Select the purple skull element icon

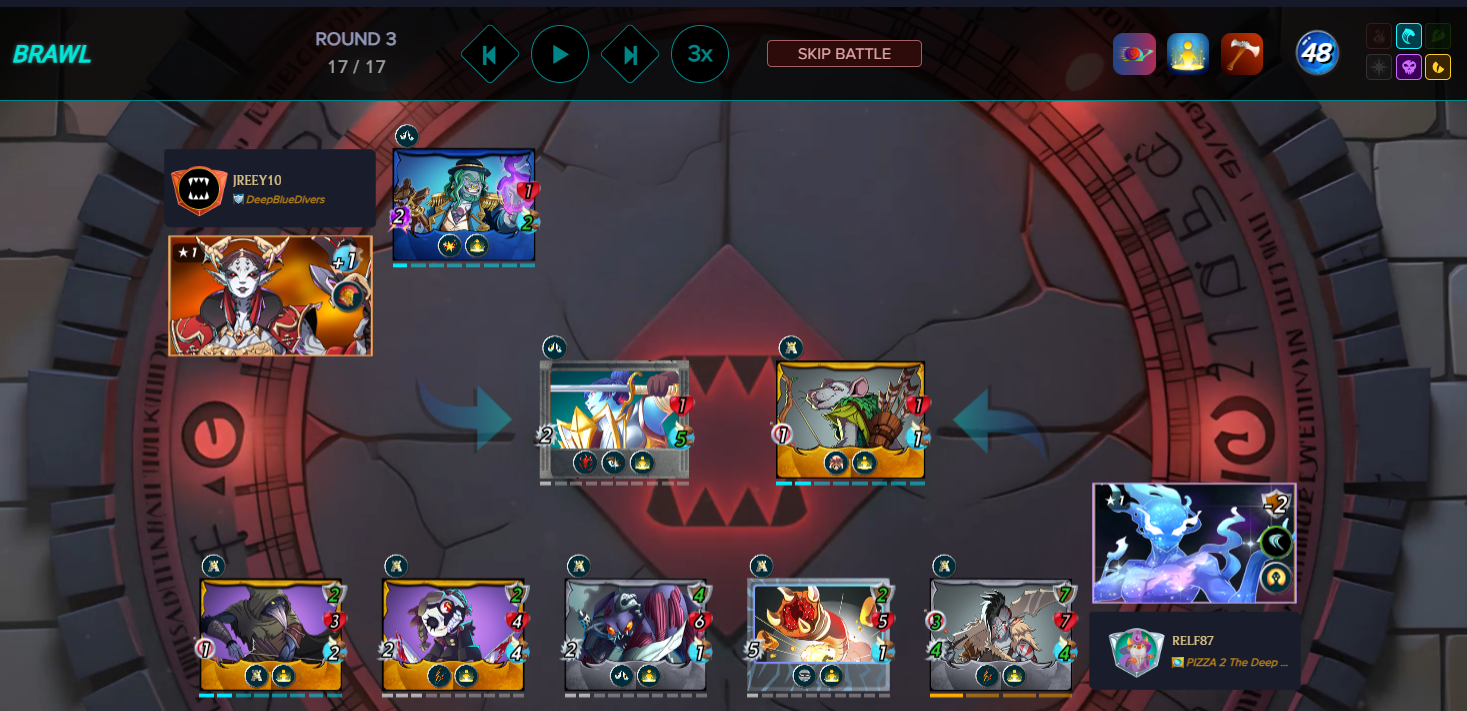click(1409, 68)
